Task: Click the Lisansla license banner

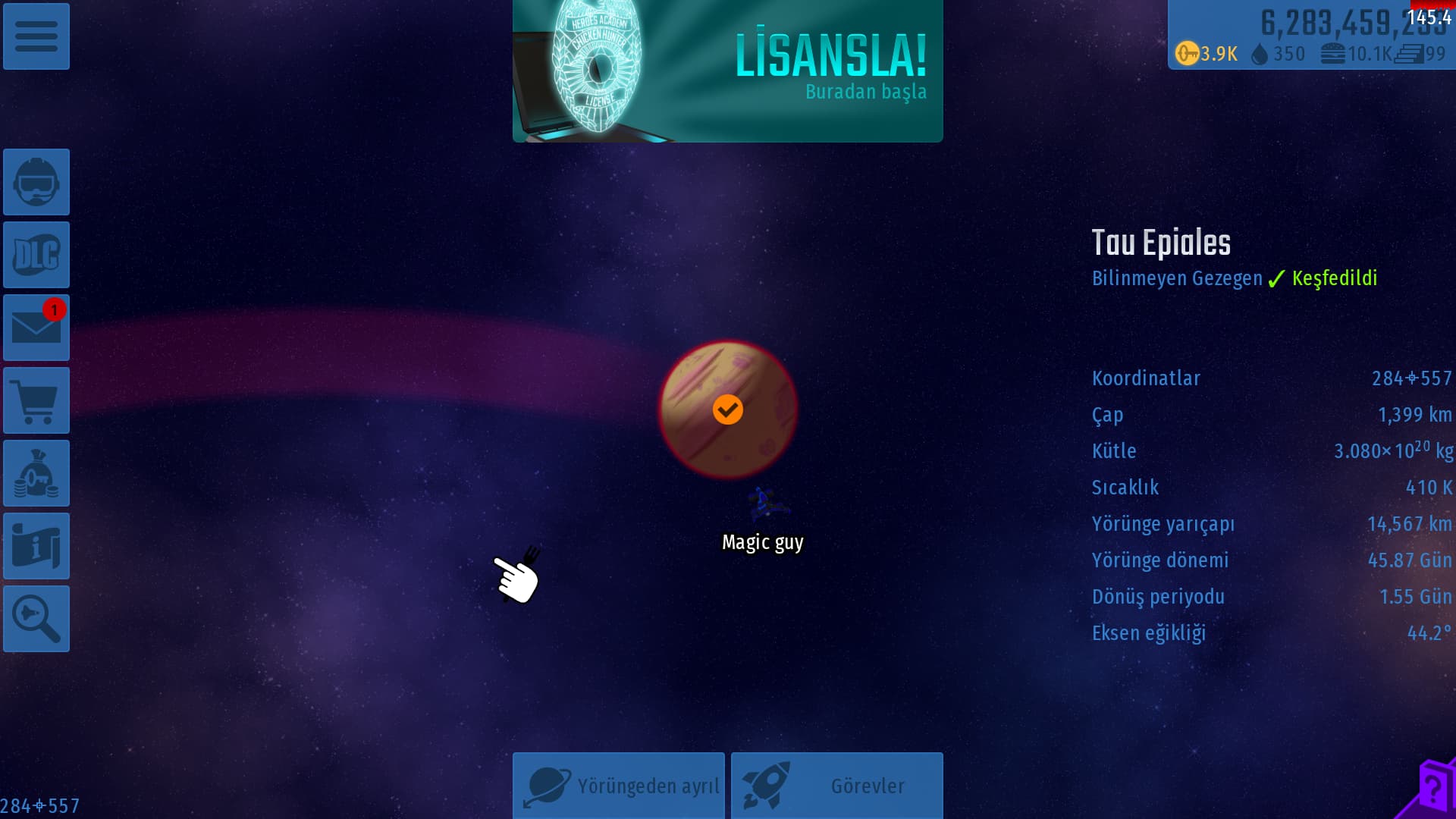Action: [727, 71]
